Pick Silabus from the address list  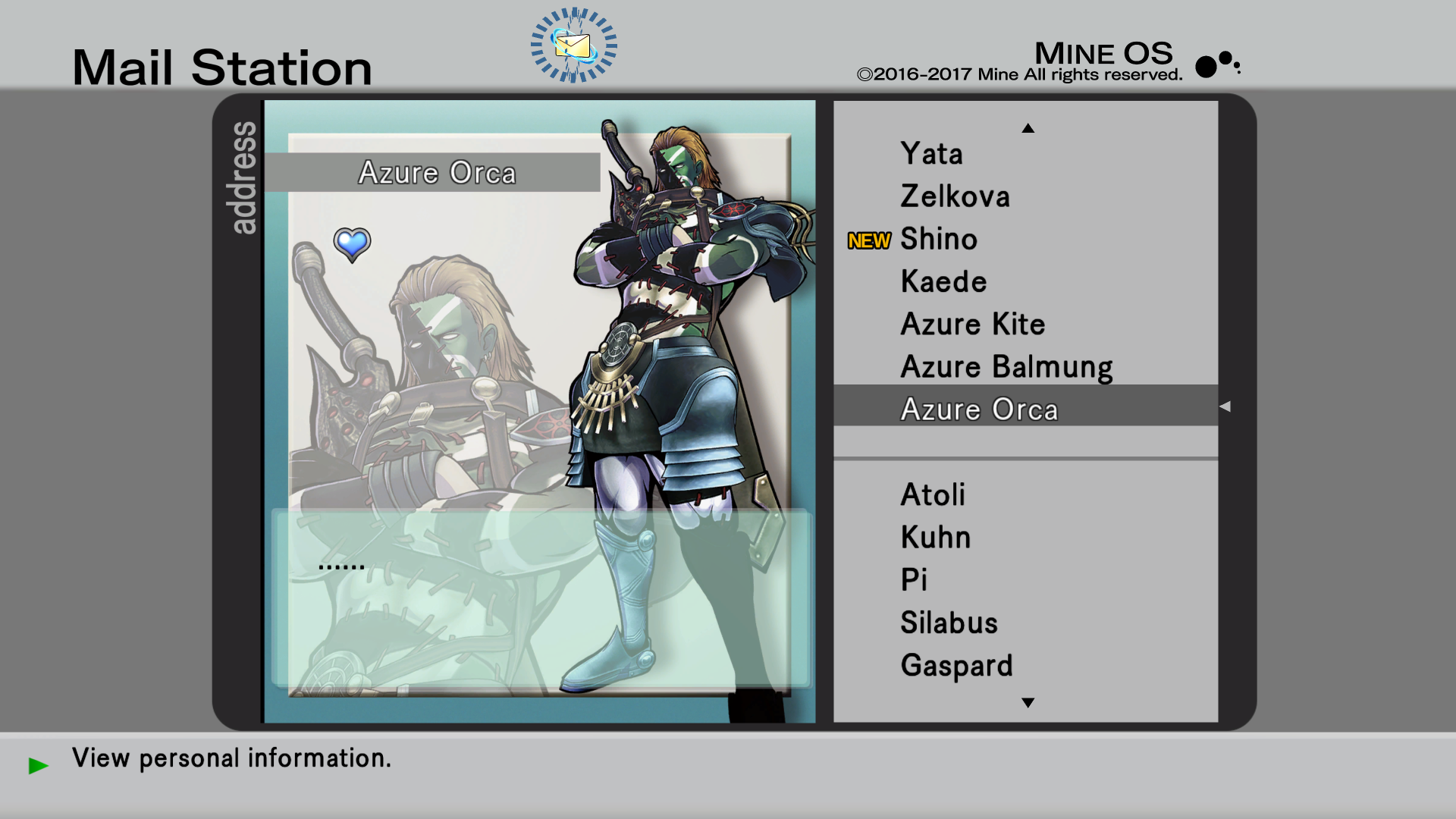pos(949,623)
